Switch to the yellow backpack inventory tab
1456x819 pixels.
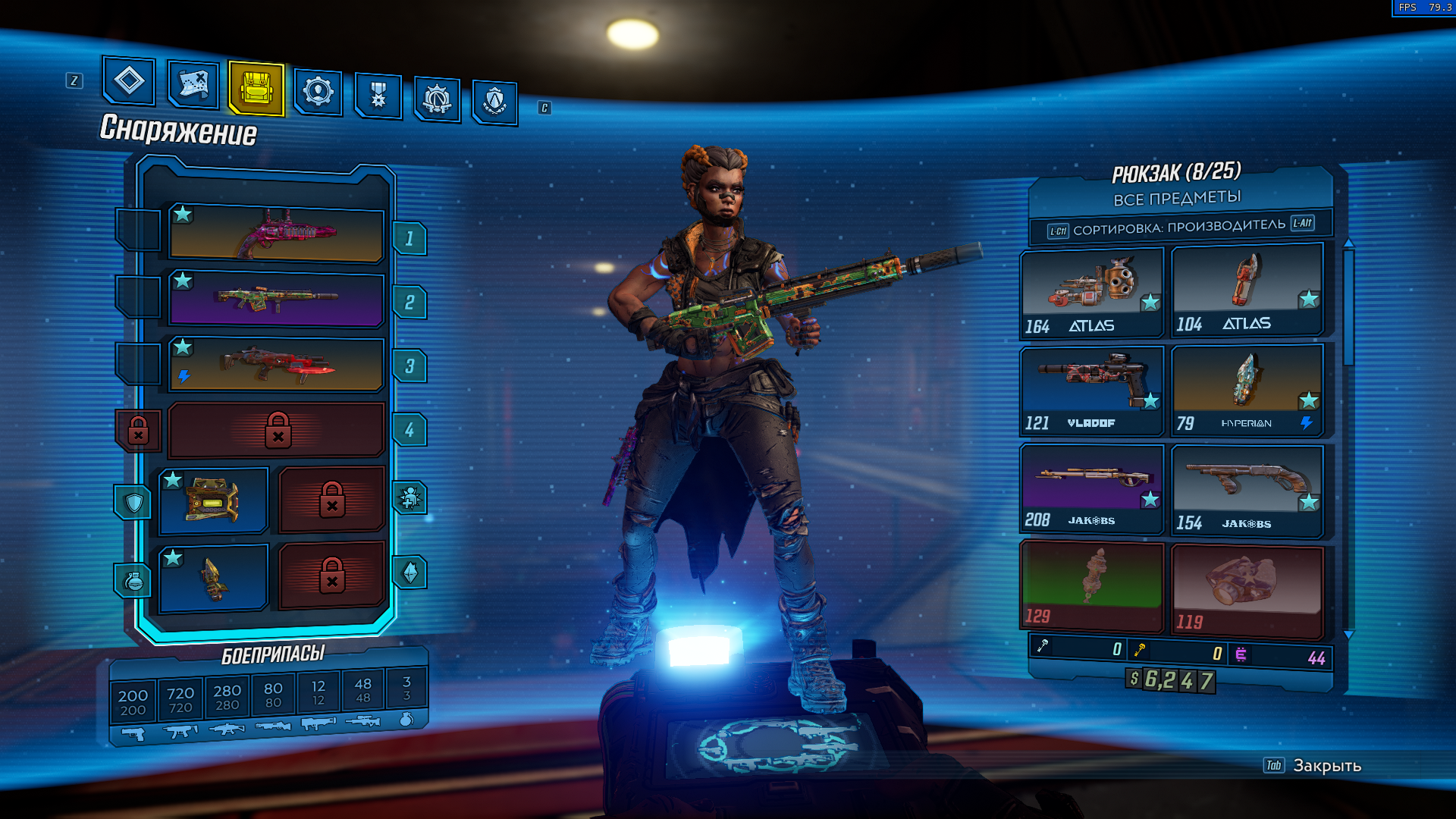(256, 89)
